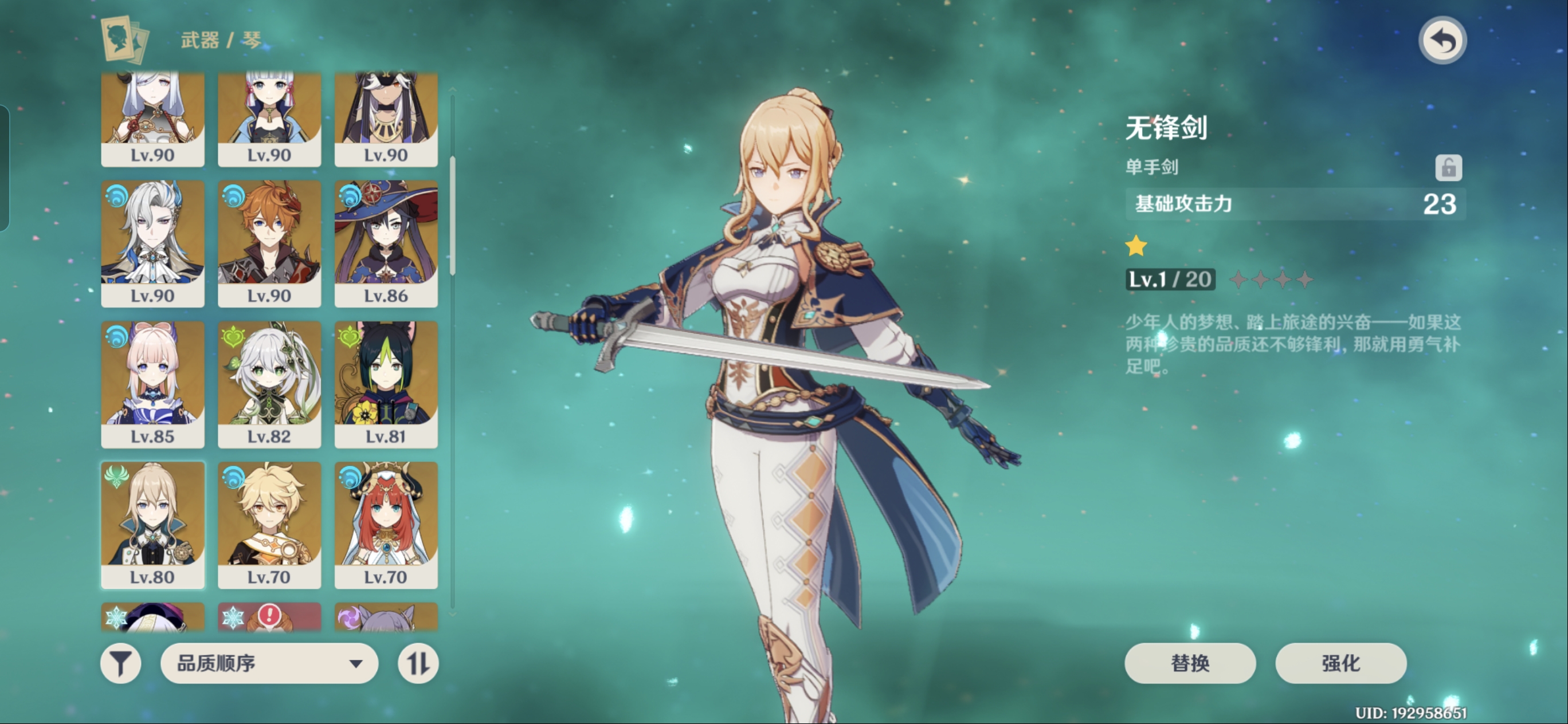Choose the Cyno portrait with jackal headdress
The width and height of the screenshot is (1568, 724).
click(x=386, y=119)
